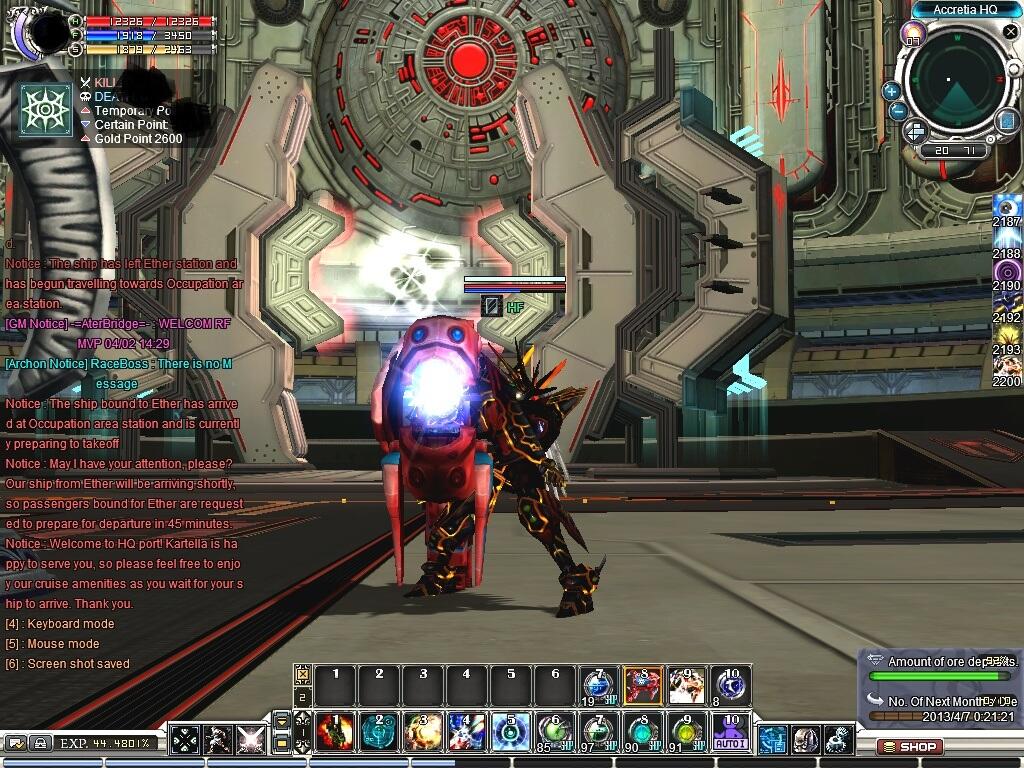
Task: Click the guild emblem icon at top left
Action: tap(46, 109)
